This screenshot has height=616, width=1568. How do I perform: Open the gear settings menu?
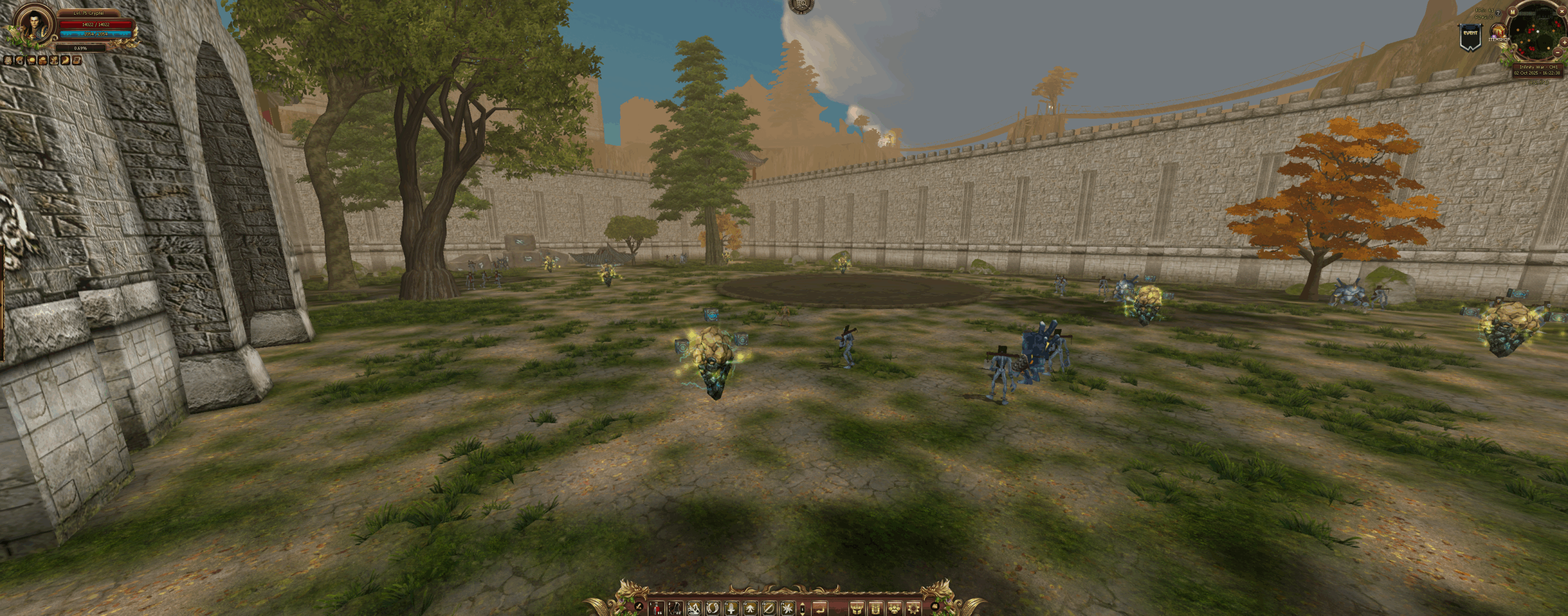click(914, 609)
